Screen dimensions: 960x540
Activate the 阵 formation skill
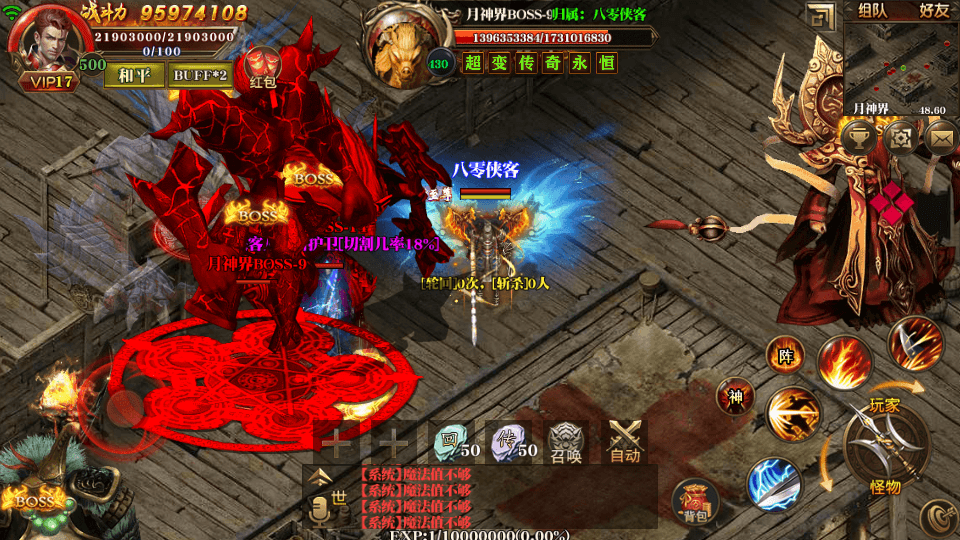click(785, 354)
